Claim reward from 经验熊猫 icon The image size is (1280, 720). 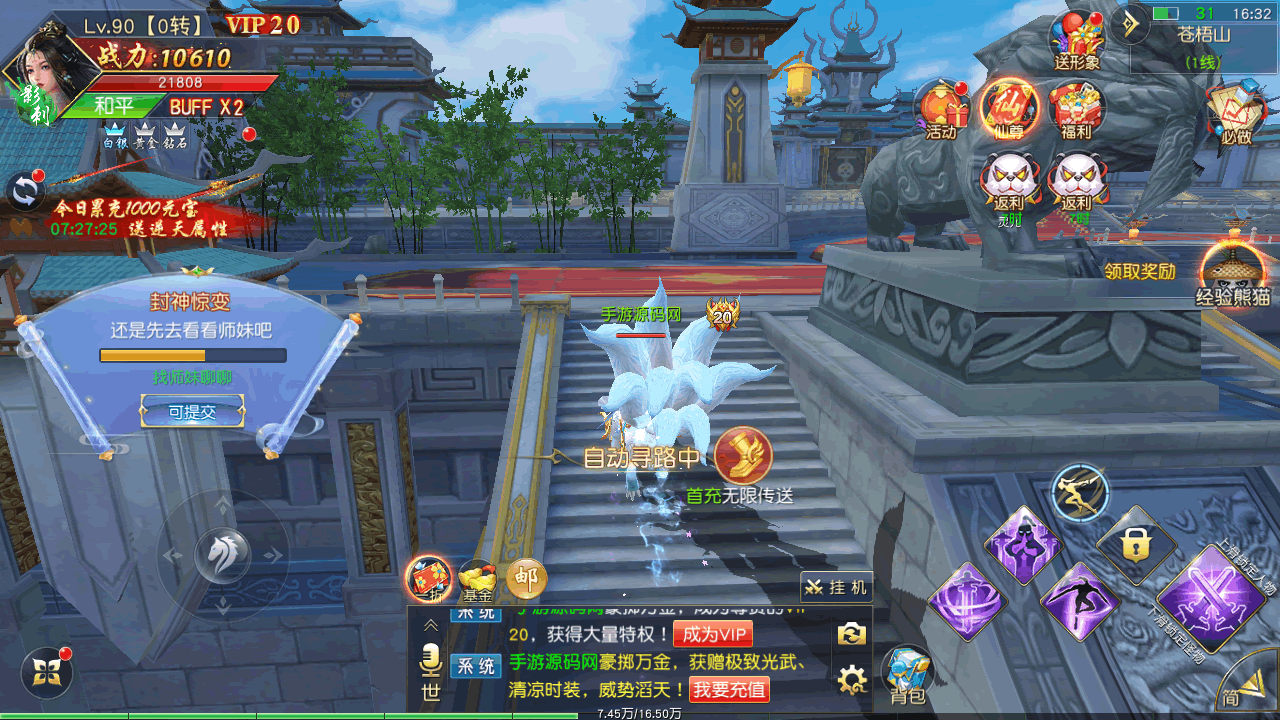coord(1232,270)
